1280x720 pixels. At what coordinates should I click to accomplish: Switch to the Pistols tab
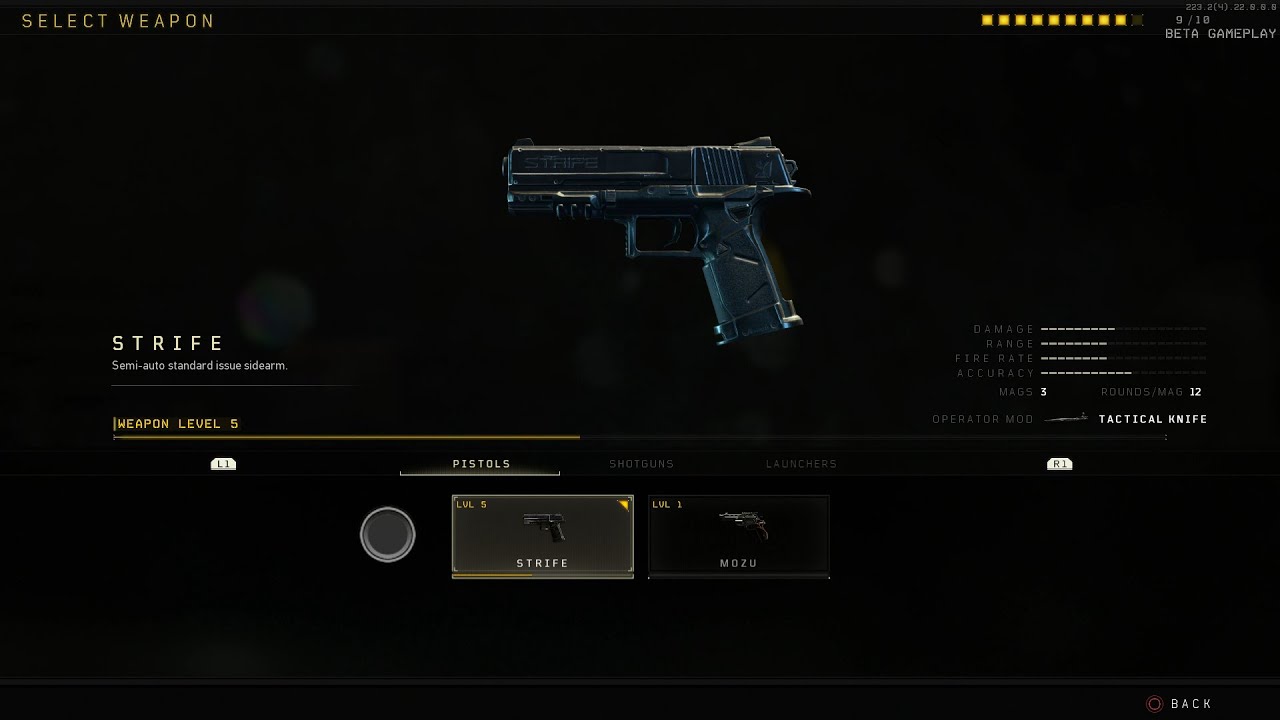coord(481,464)
